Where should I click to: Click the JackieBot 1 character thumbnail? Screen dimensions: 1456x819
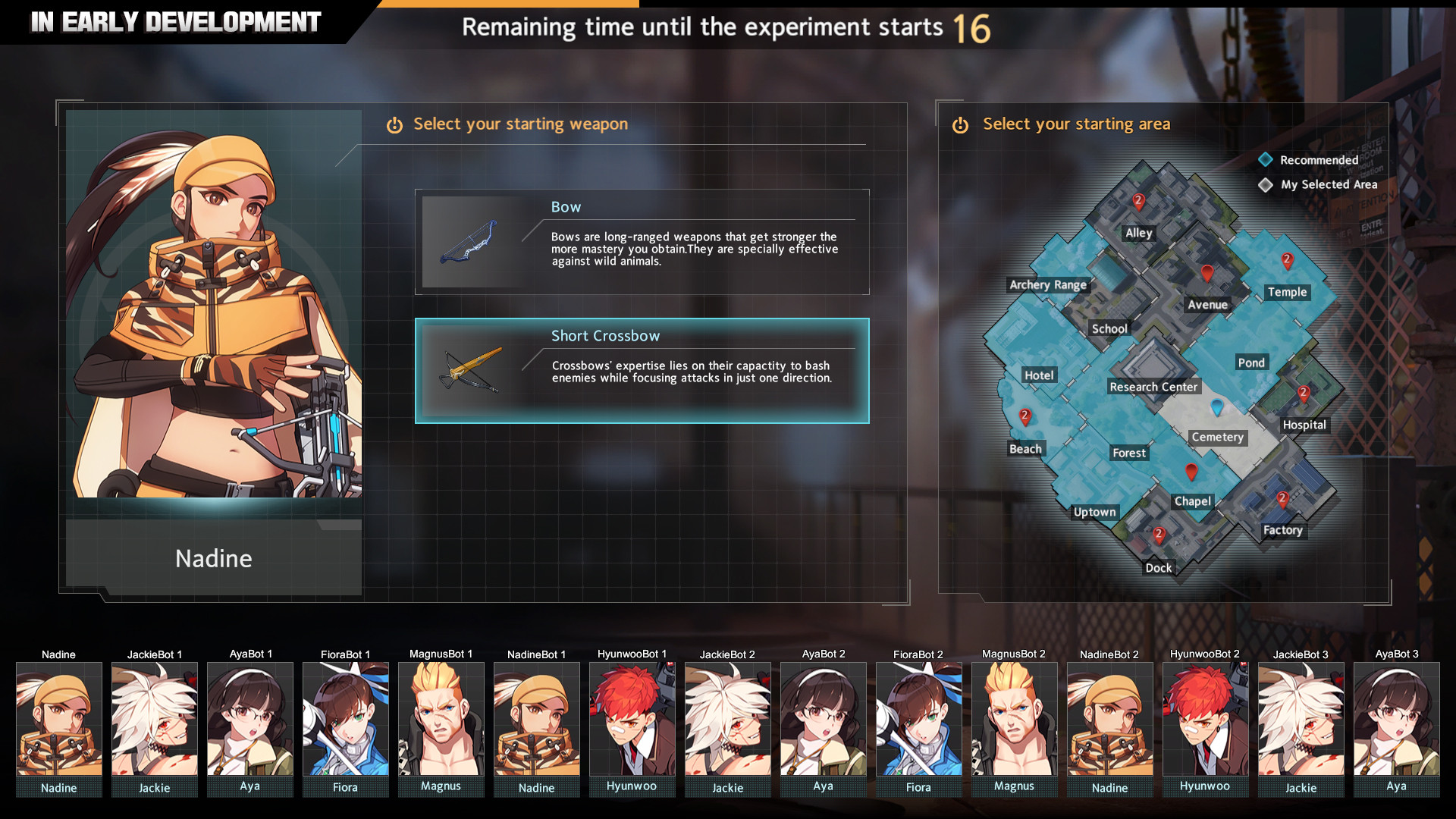[x=154, y=720]
